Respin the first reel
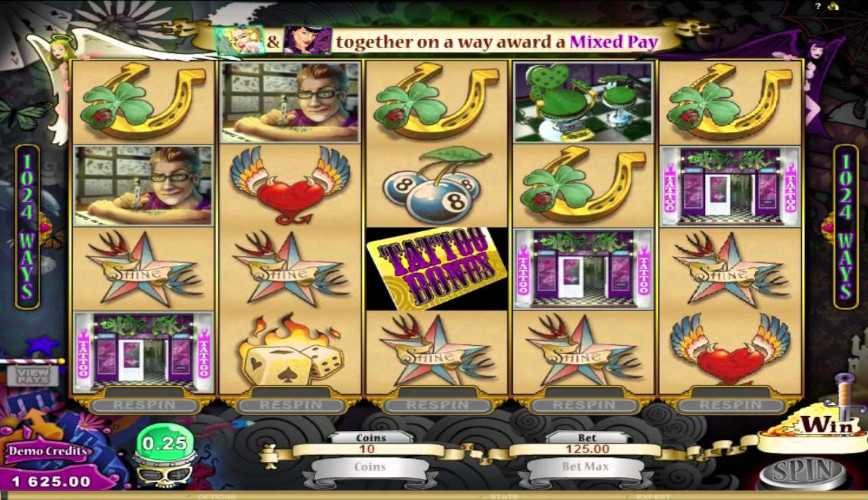The width and height of the screenshot is (868, 500). click(x=141, y=406)
